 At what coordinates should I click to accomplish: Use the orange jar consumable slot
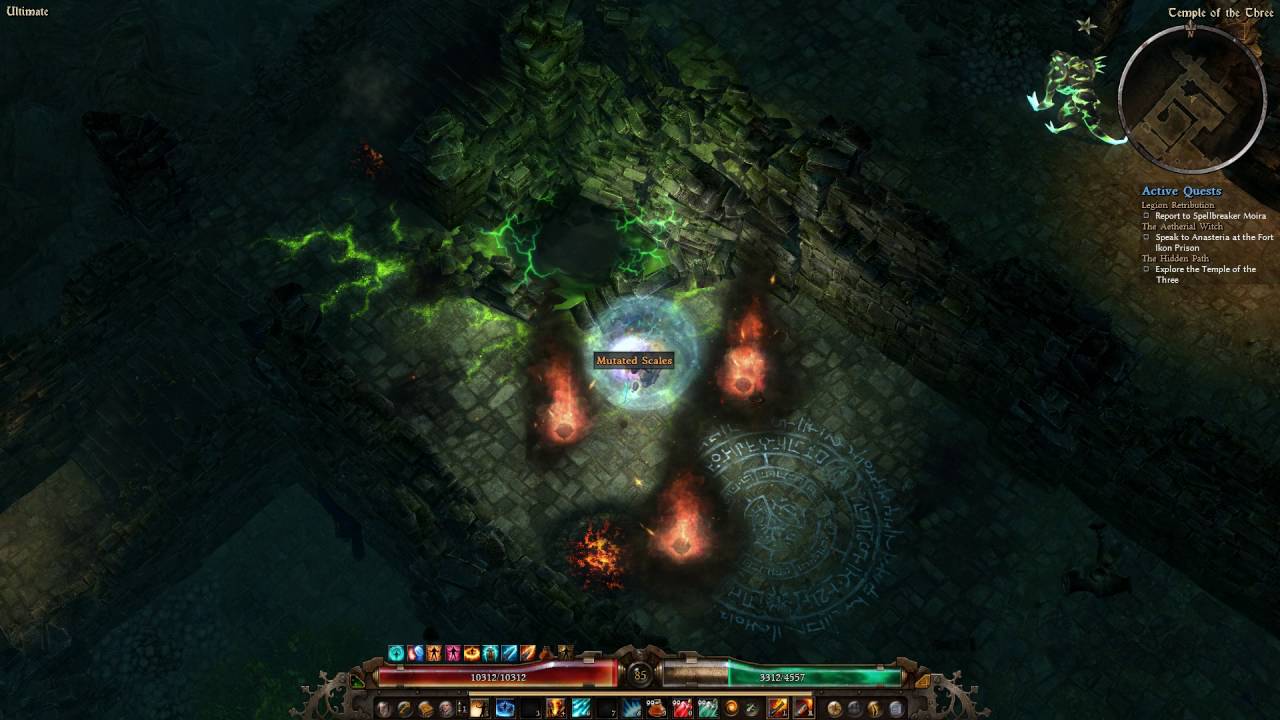(657, 709)
